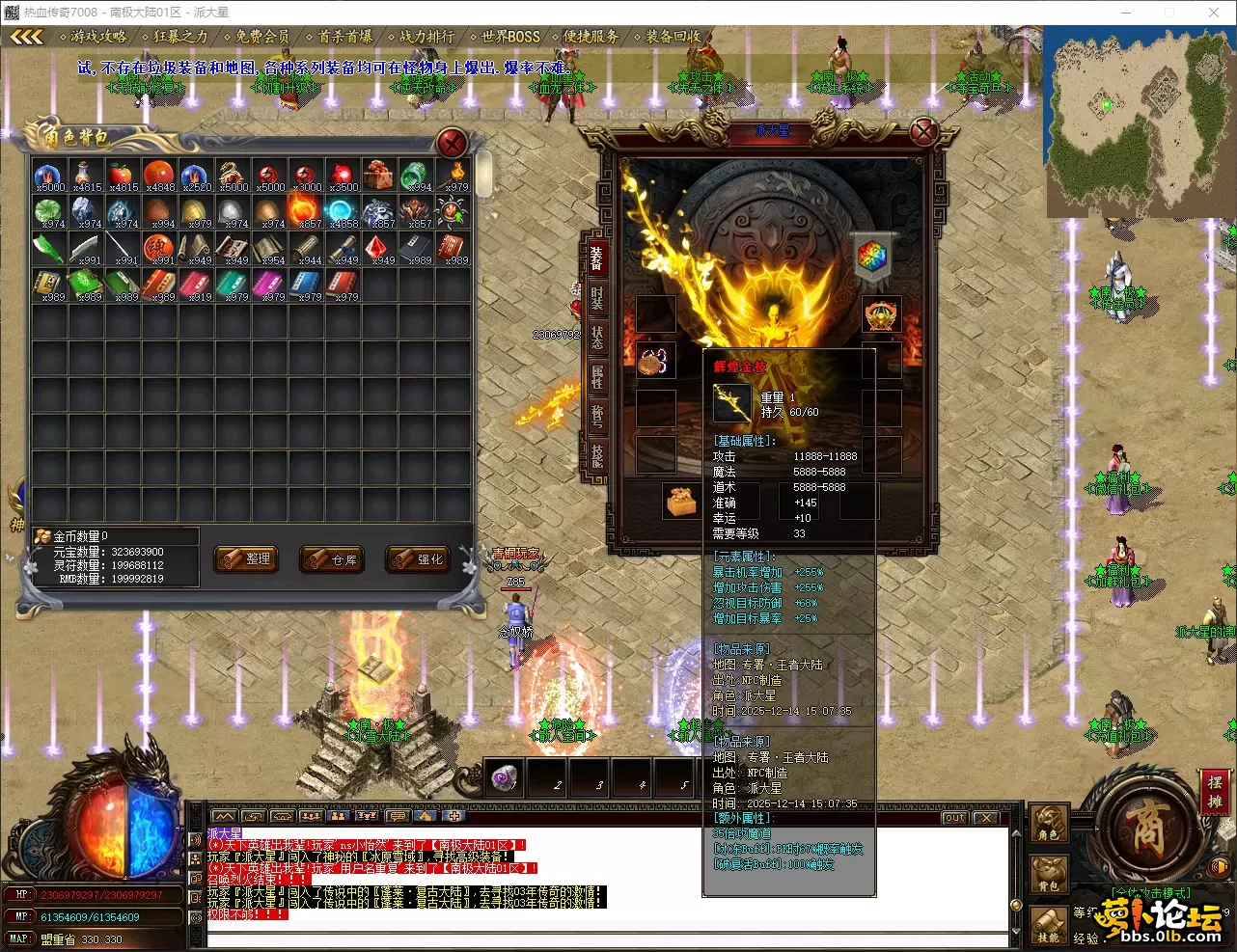Switch to the 时装 costume tab

point(597,298)
